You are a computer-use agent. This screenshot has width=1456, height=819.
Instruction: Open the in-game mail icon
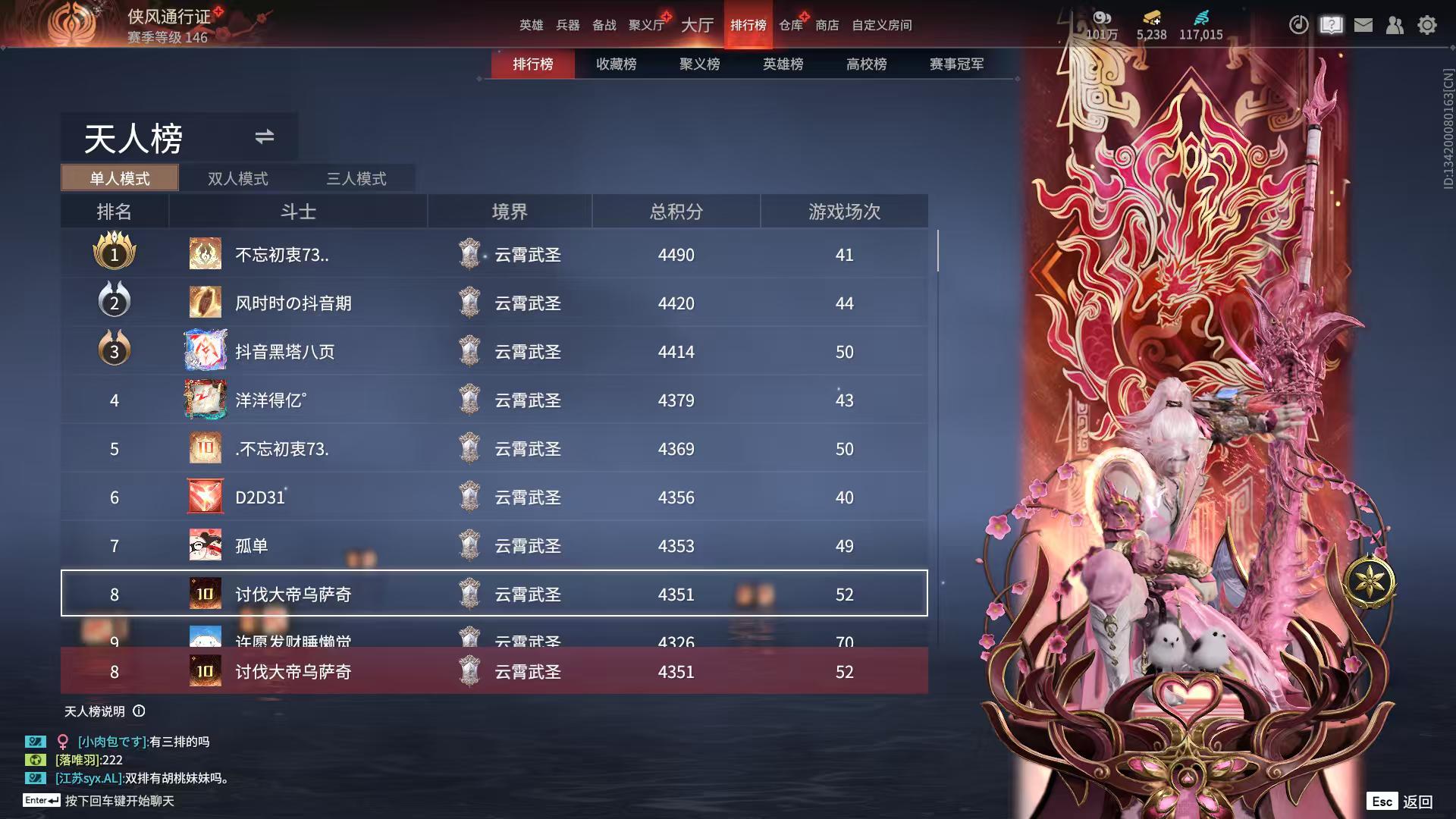point(1363,25)
